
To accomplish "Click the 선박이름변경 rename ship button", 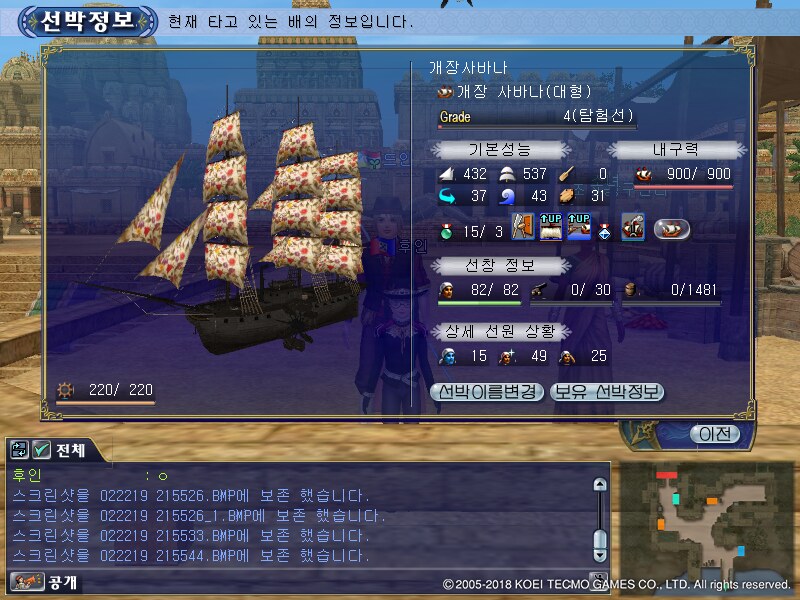I will [488, 391].
